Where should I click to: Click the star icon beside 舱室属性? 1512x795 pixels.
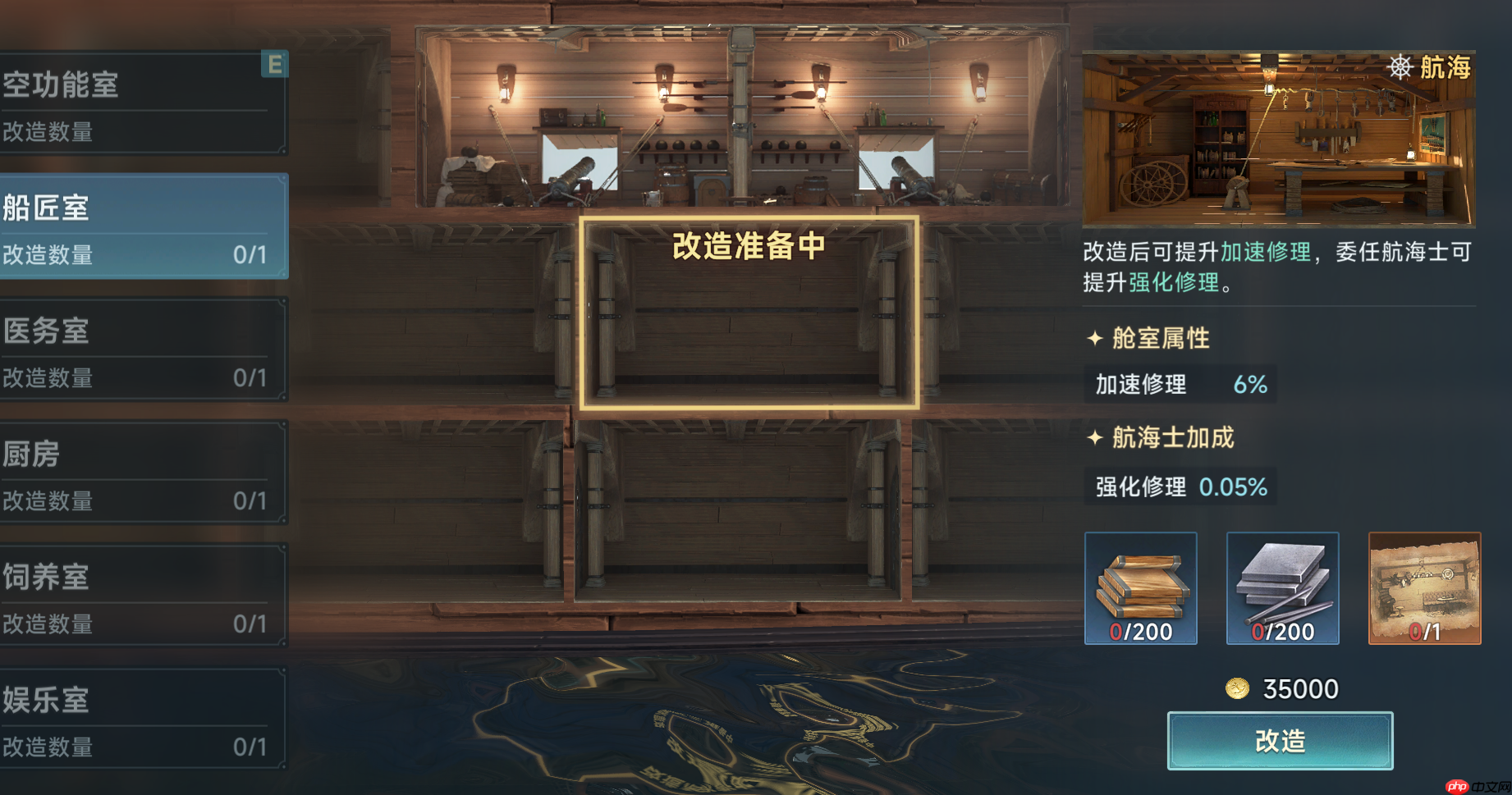pos(1095,337)
